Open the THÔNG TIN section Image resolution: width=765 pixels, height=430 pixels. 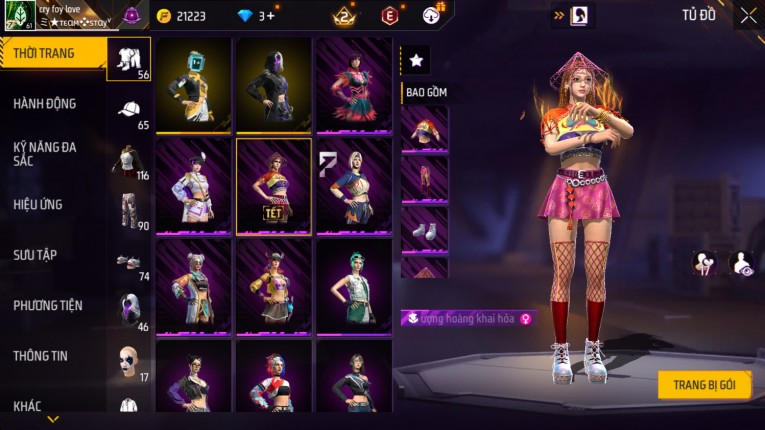[40, 356]
